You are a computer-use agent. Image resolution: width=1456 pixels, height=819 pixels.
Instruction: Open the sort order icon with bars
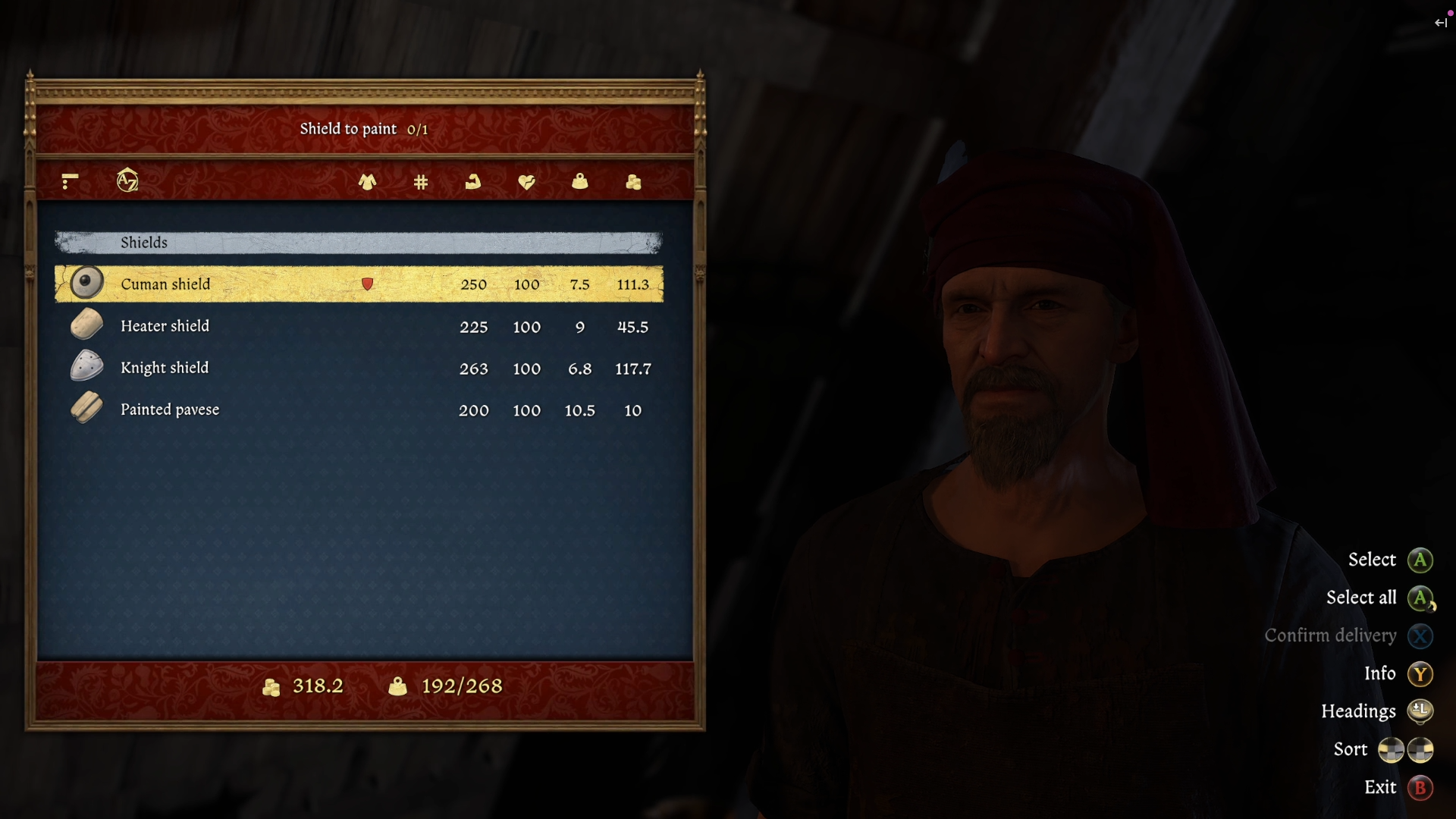pos(70,181)
